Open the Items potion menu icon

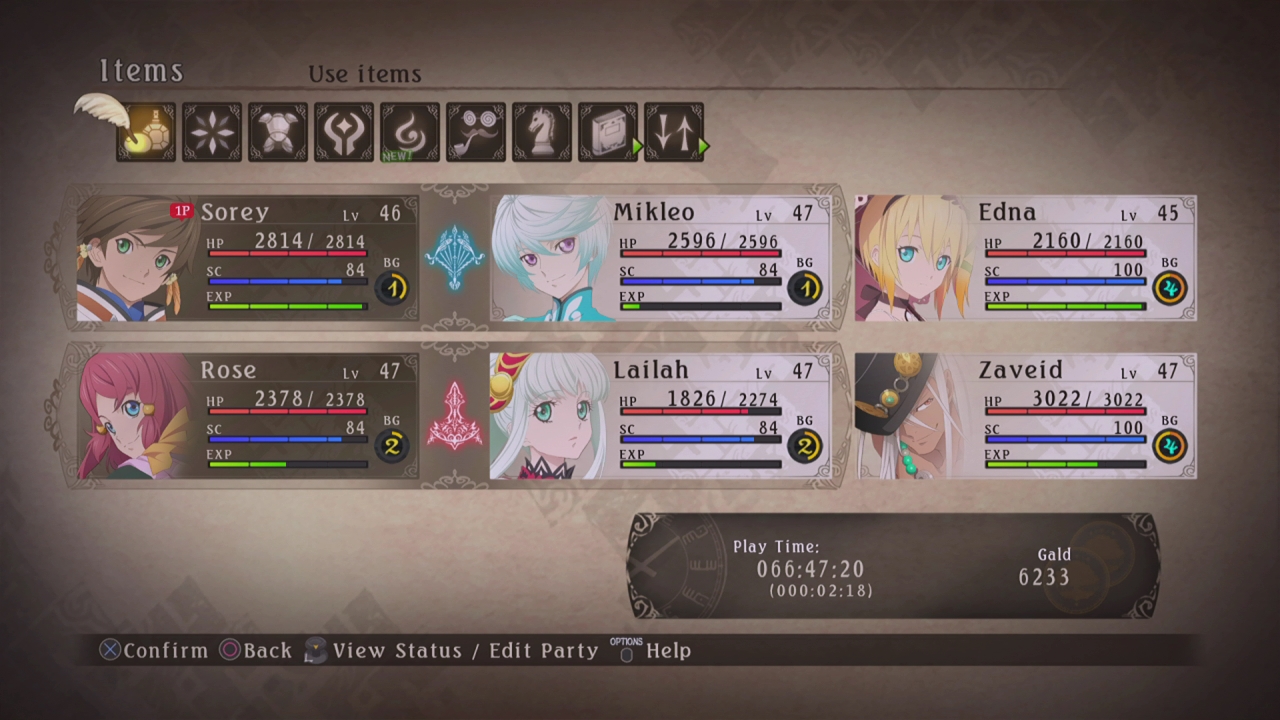147,132
